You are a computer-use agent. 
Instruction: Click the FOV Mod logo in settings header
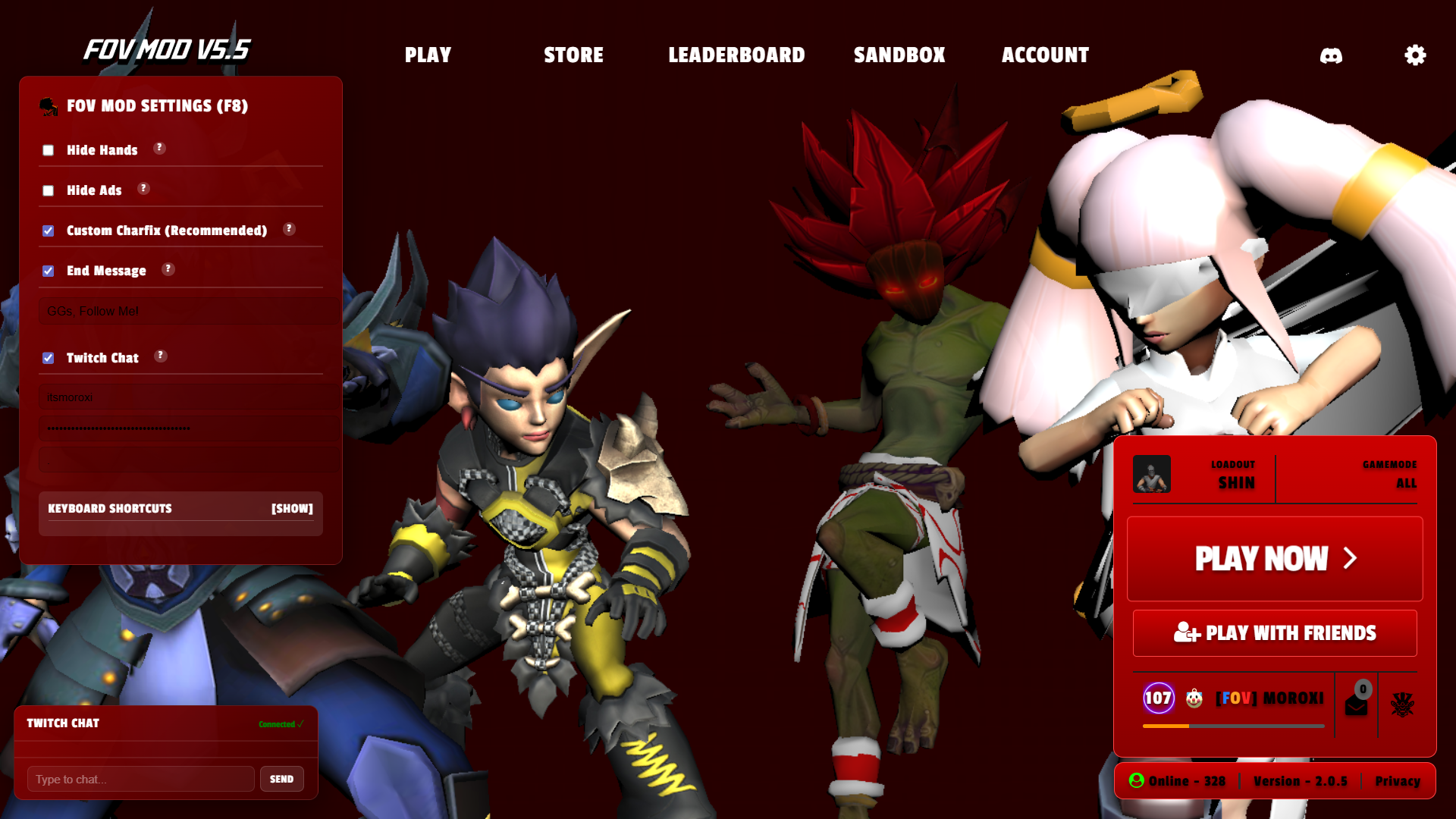(x=50, y=107)
